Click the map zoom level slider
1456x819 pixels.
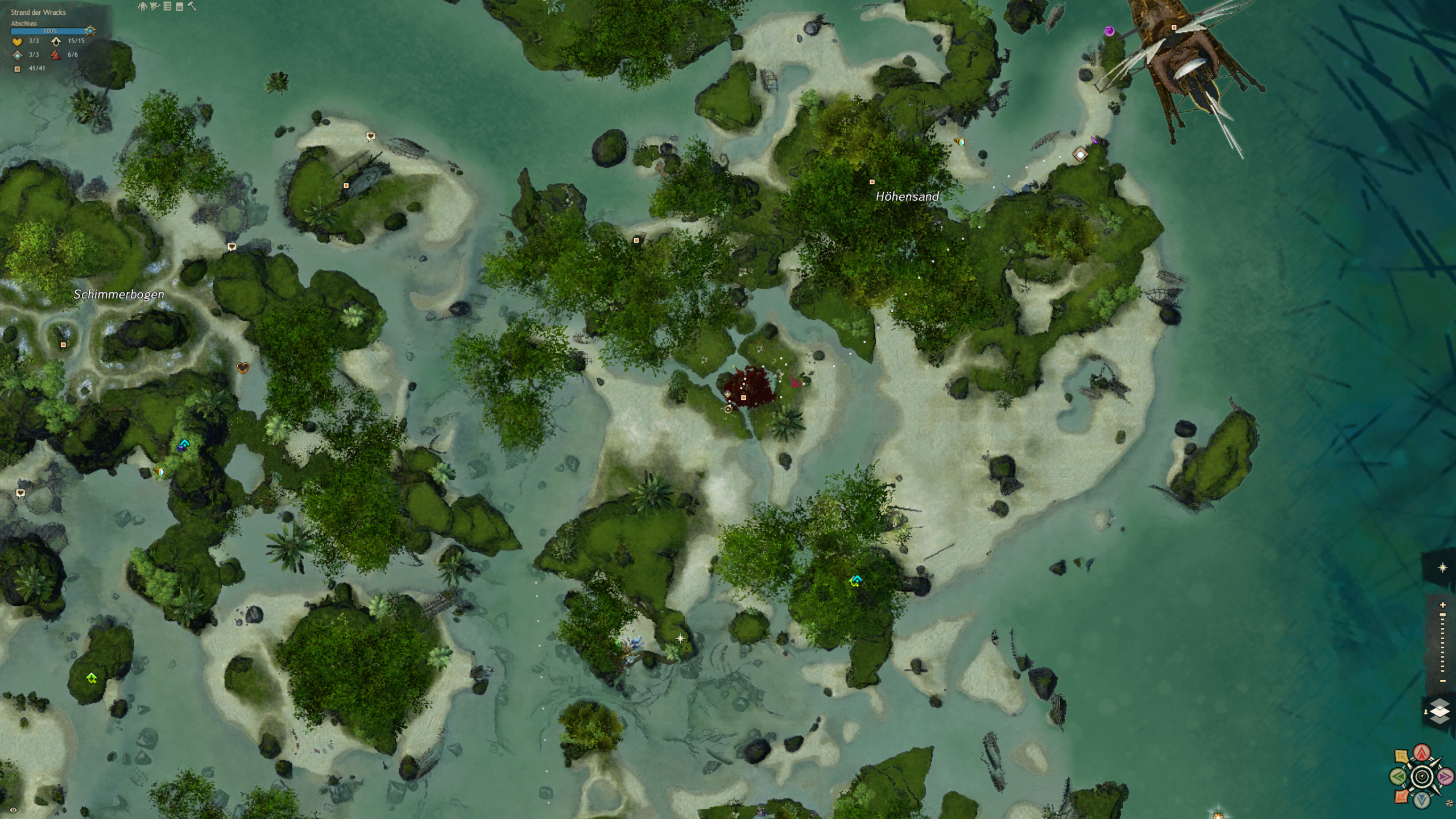1442,643
